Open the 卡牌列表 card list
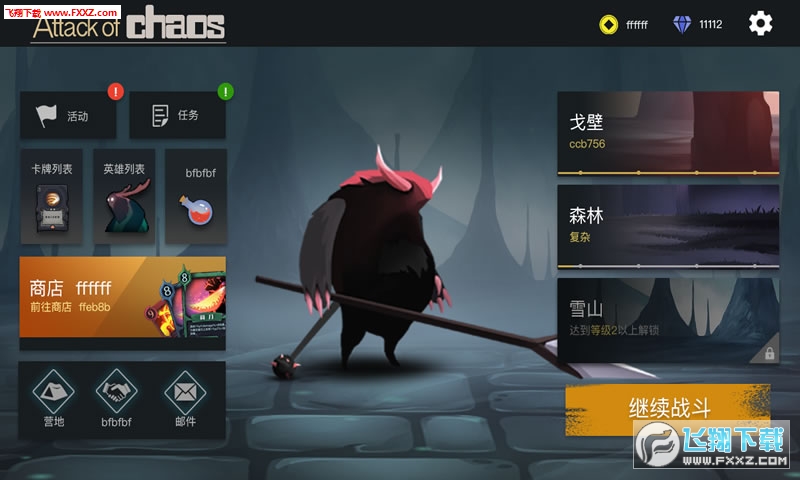 click(x=51, y=196)
